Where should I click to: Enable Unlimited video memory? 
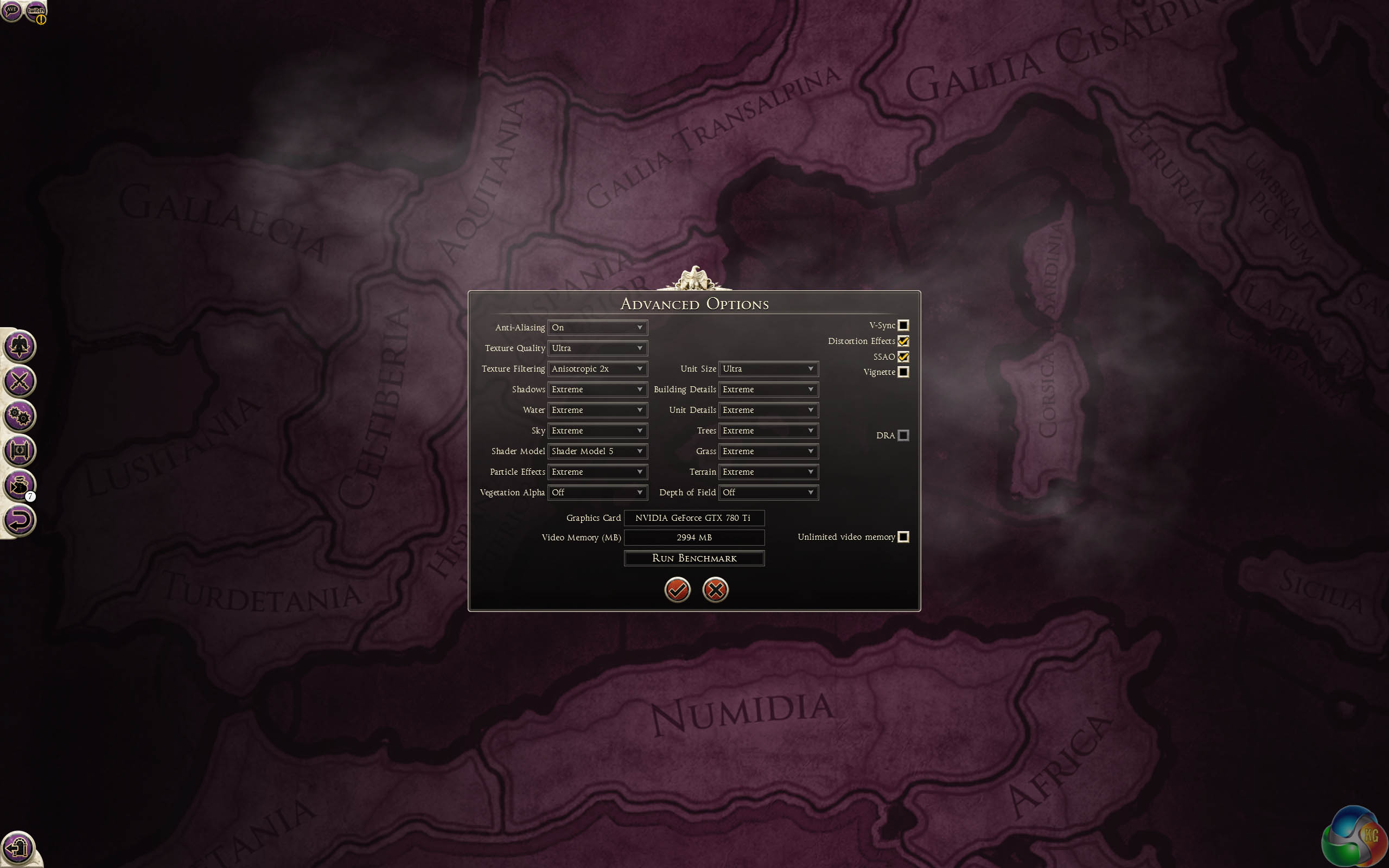click(x=903, y=537)
